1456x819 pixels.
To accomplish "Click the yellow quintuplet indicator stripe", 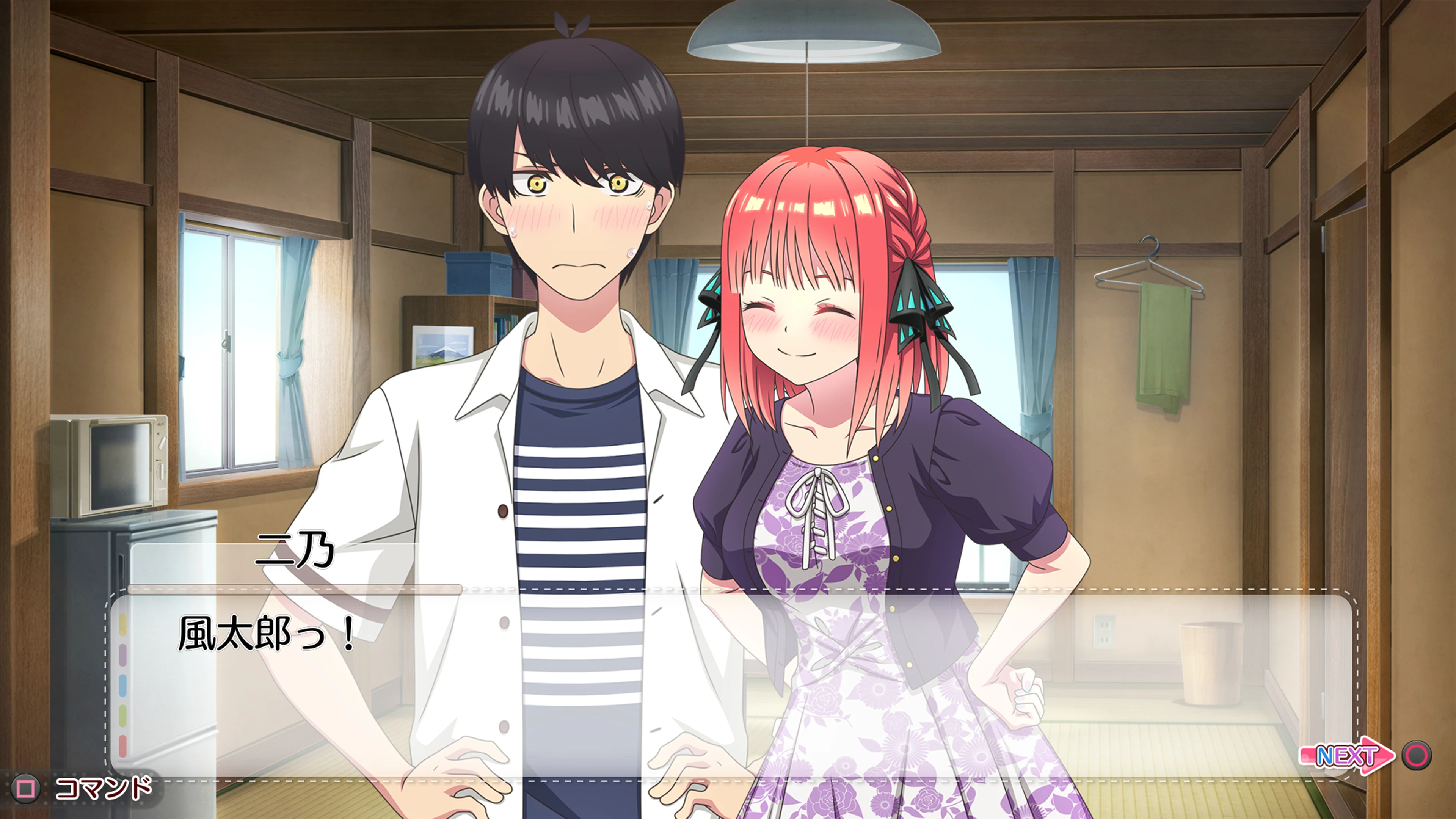I will (123, 624).
